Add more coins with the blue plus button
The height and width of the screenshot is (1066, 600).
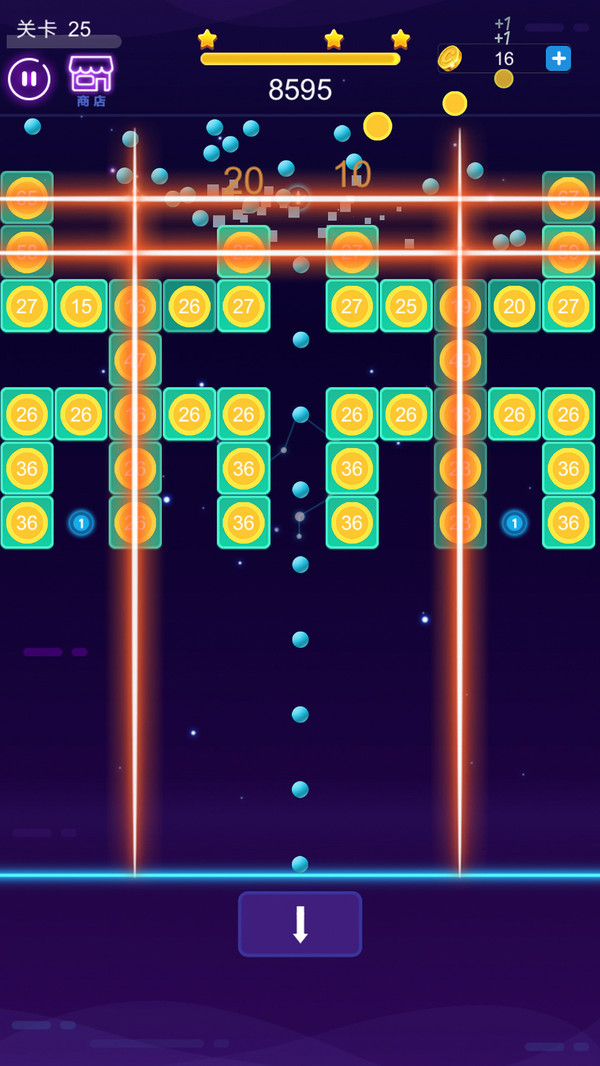[558, 59]
